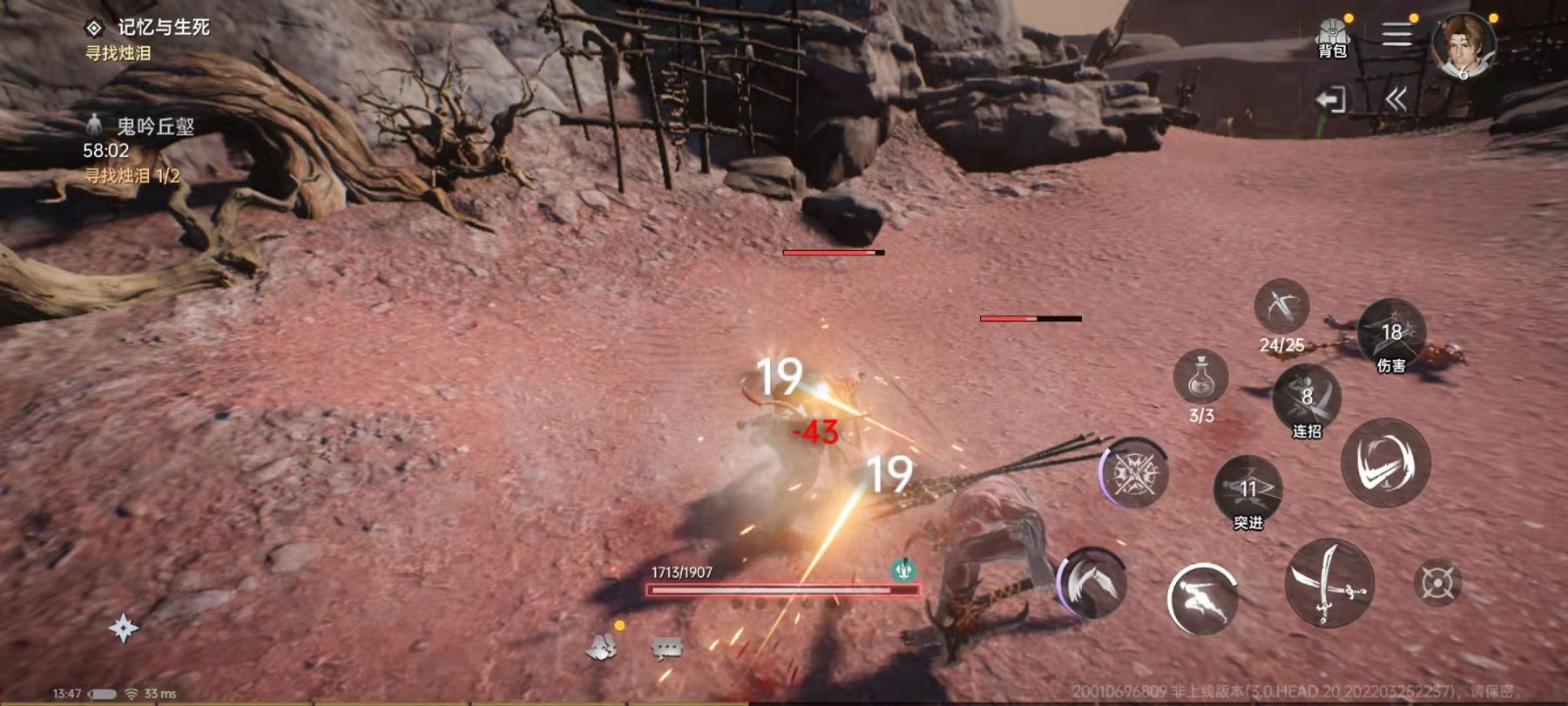This screenshot has width=1568, height=706.
Task: Activate the swirling slash skill
Action: click(x=1385, y=462)
